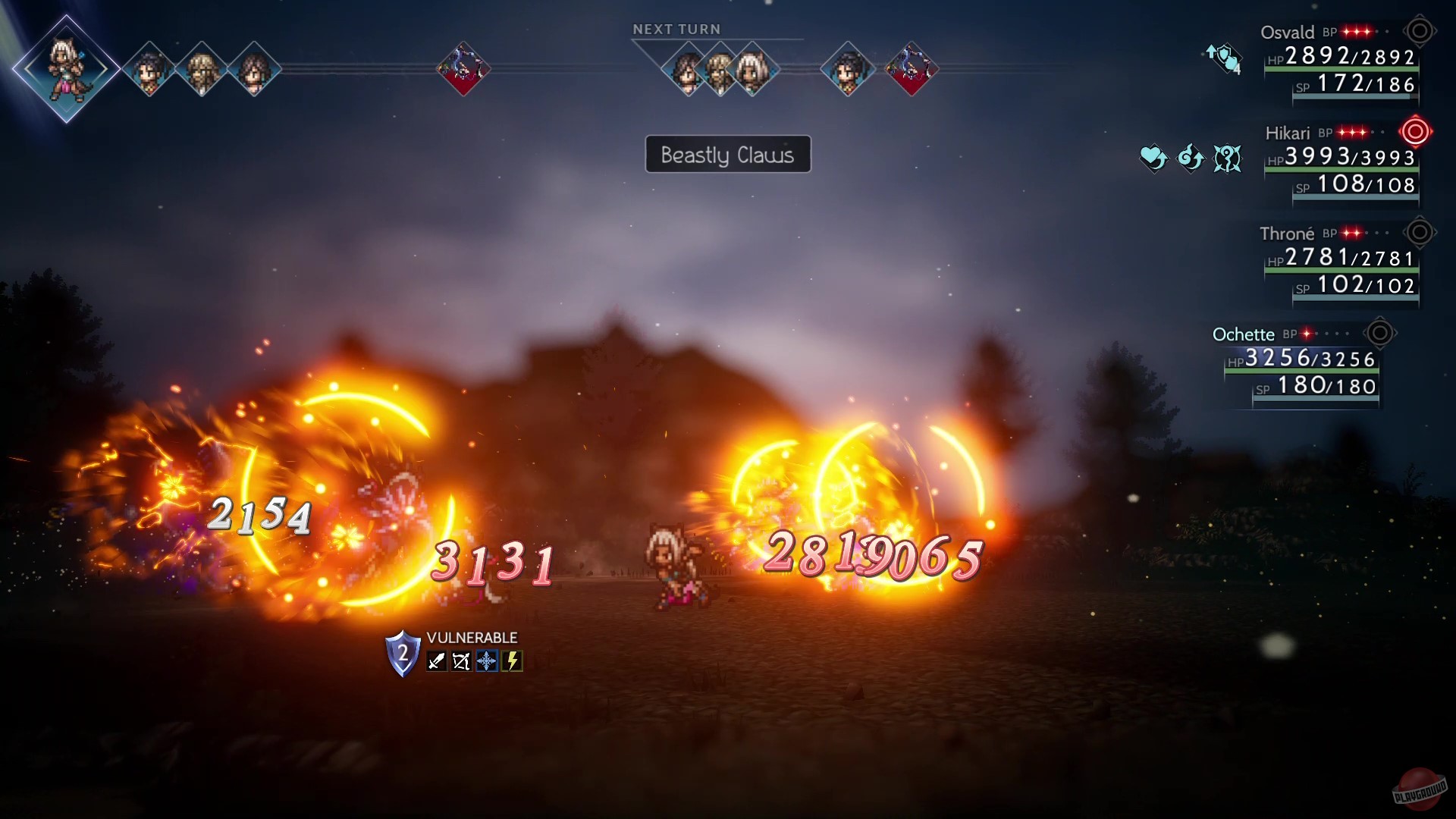Select the sword weakness icon under Vulnerable
The width and height of the screenshot is (1456, 819).
pyautogui.click(x=437, y=662)
